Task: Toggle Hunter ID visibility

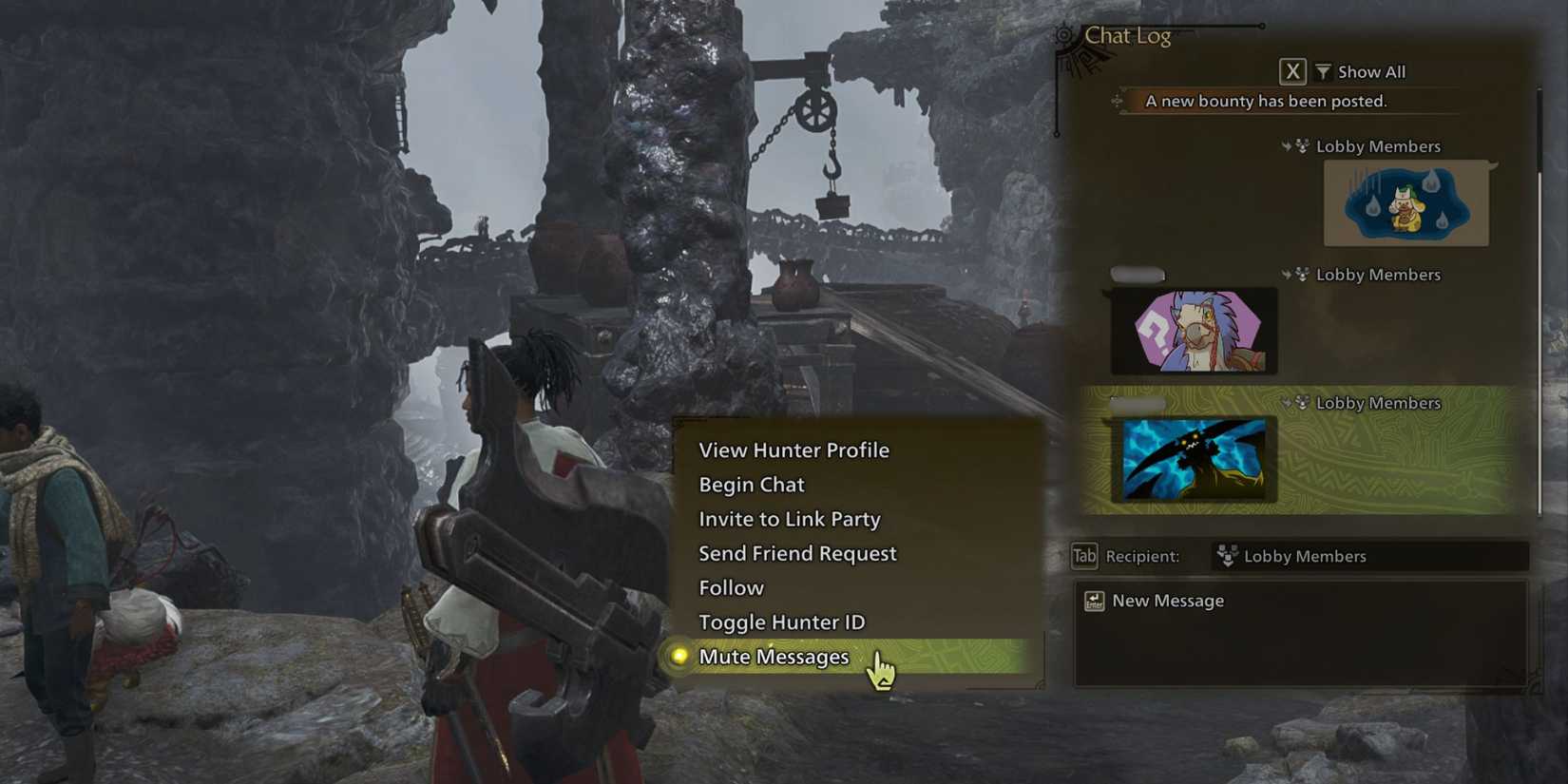Action: pyautogui.click(x=781, y=621)
